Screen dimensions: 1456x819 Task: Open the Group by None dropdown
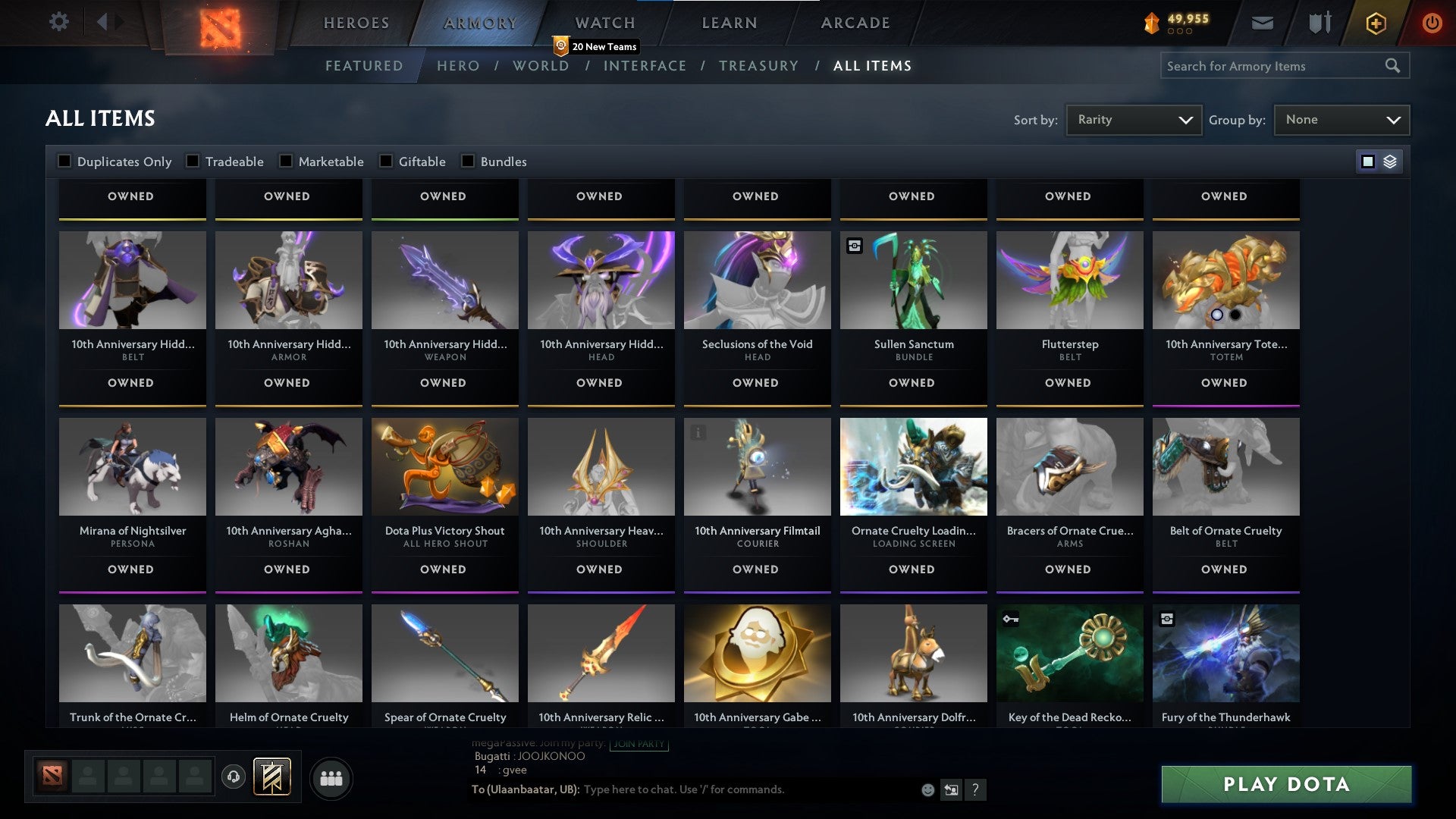[x=1341, y=119]
